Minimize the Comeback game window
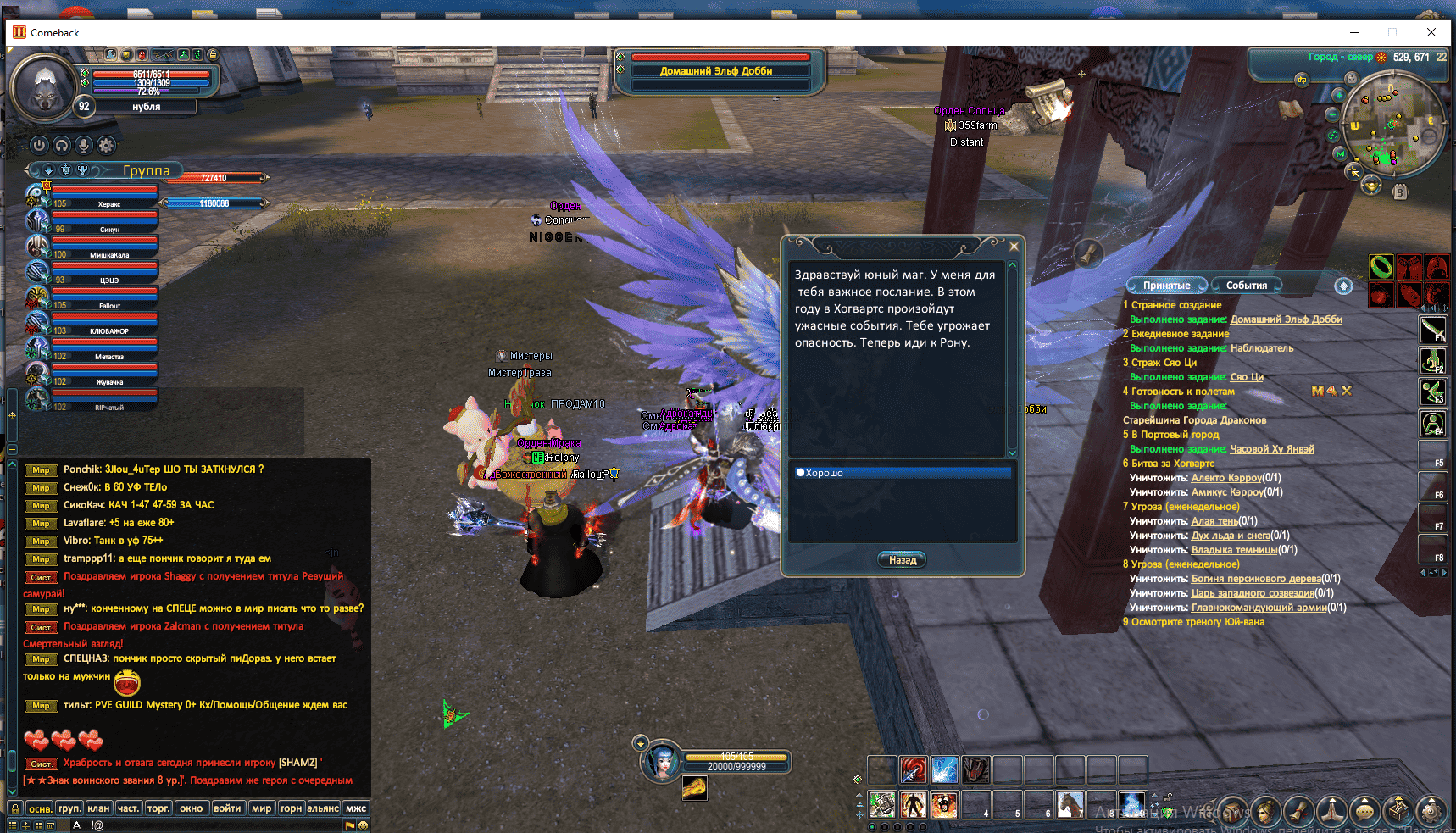 tap(1354, 32)
